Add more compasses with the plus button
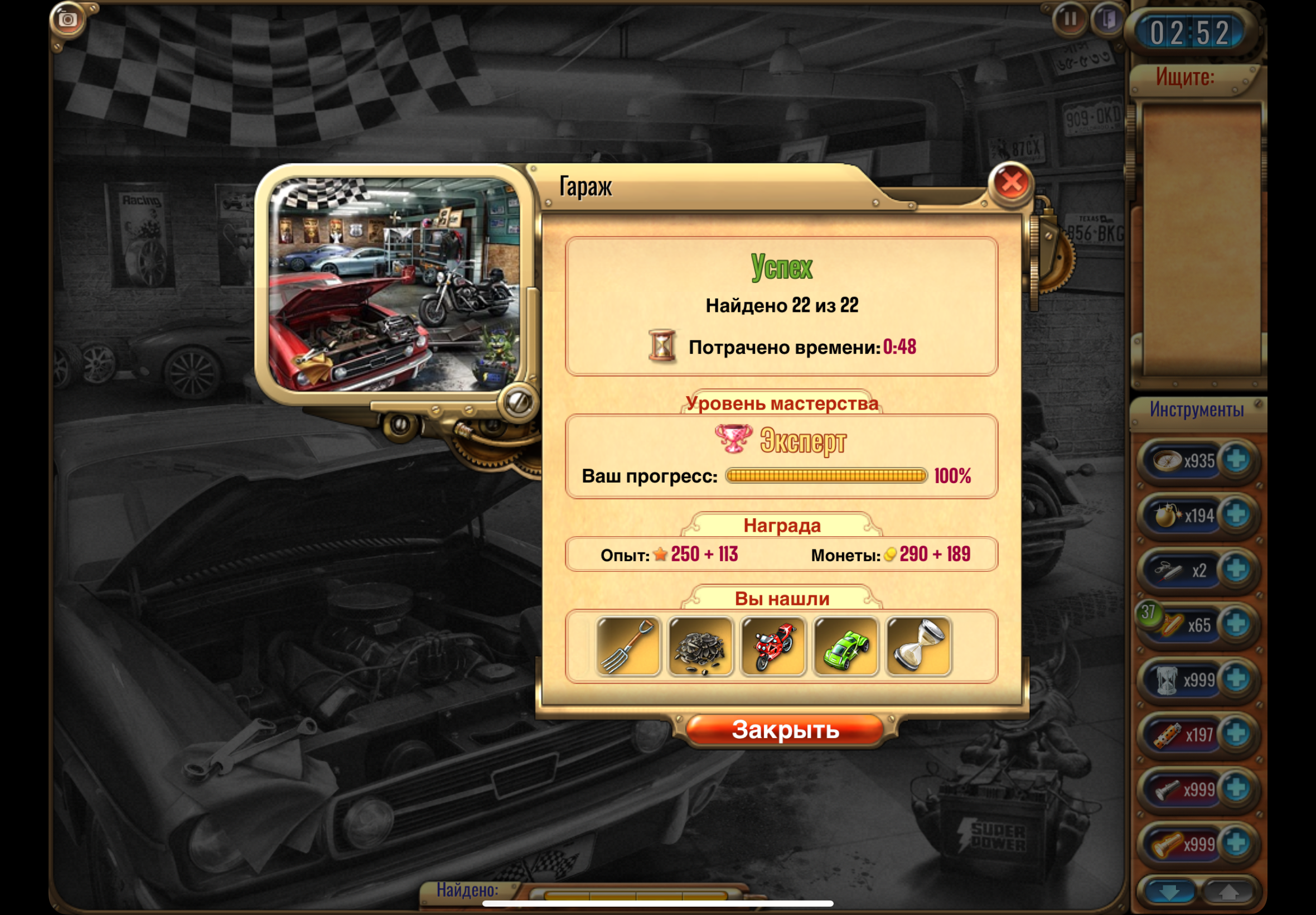The image size is (1316, 915). [x=1236, y=460]
